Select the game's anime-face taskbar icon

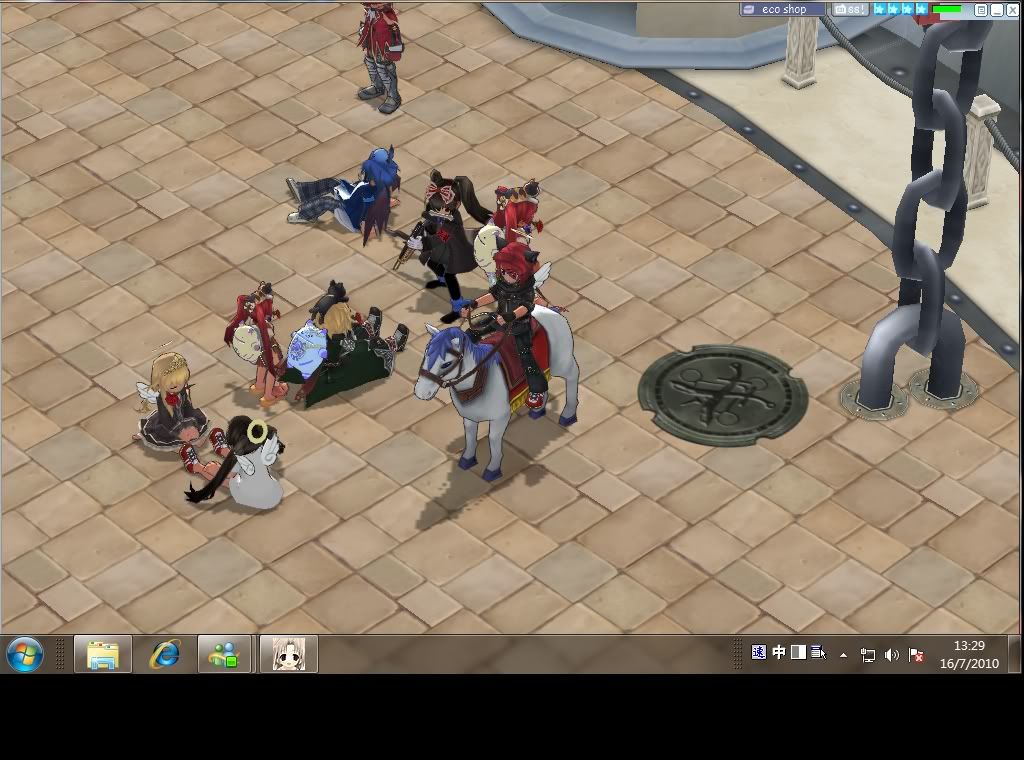click(x=289, y=655)
